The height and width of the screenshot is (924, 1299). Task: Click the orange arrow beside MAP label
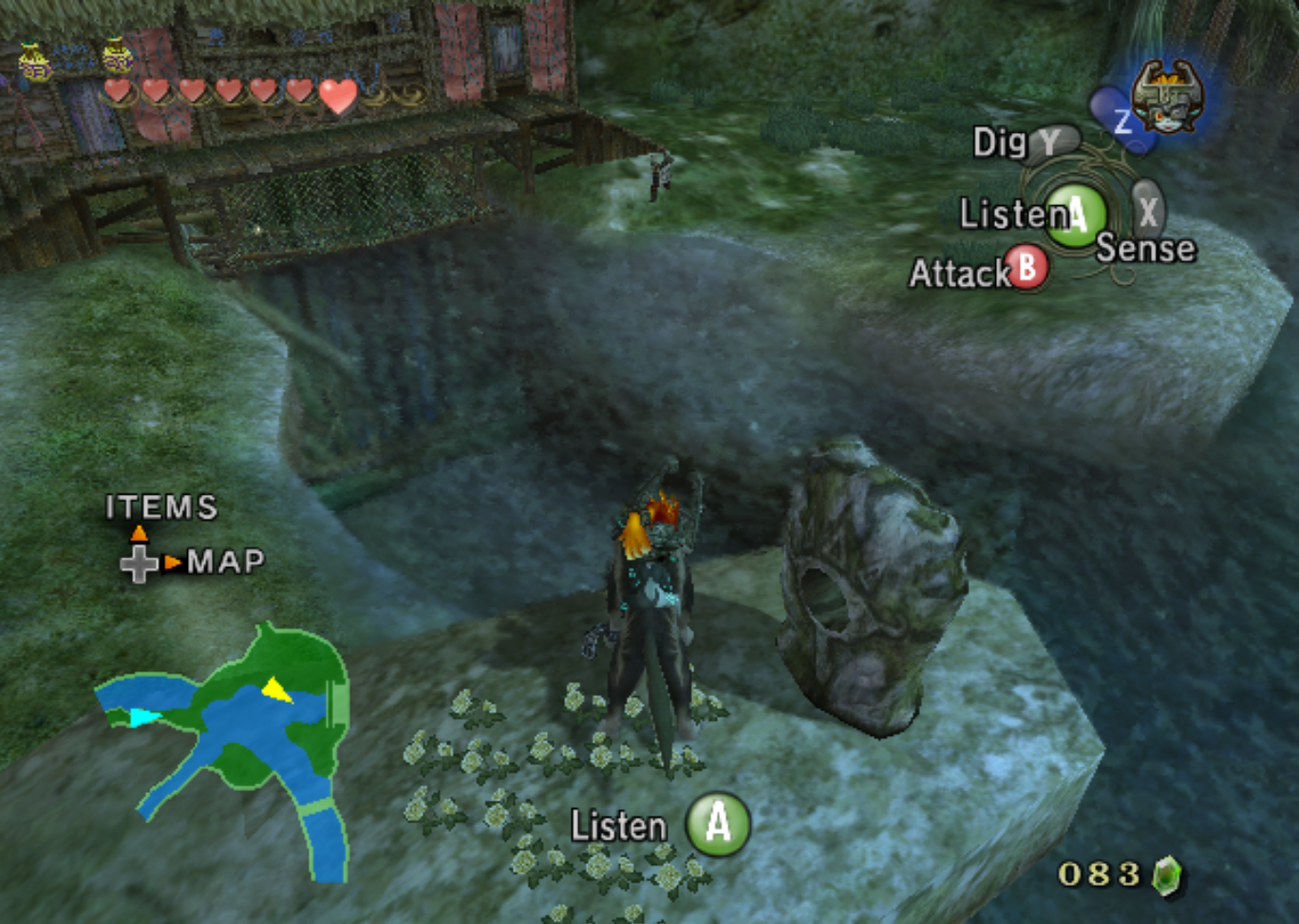172,563
